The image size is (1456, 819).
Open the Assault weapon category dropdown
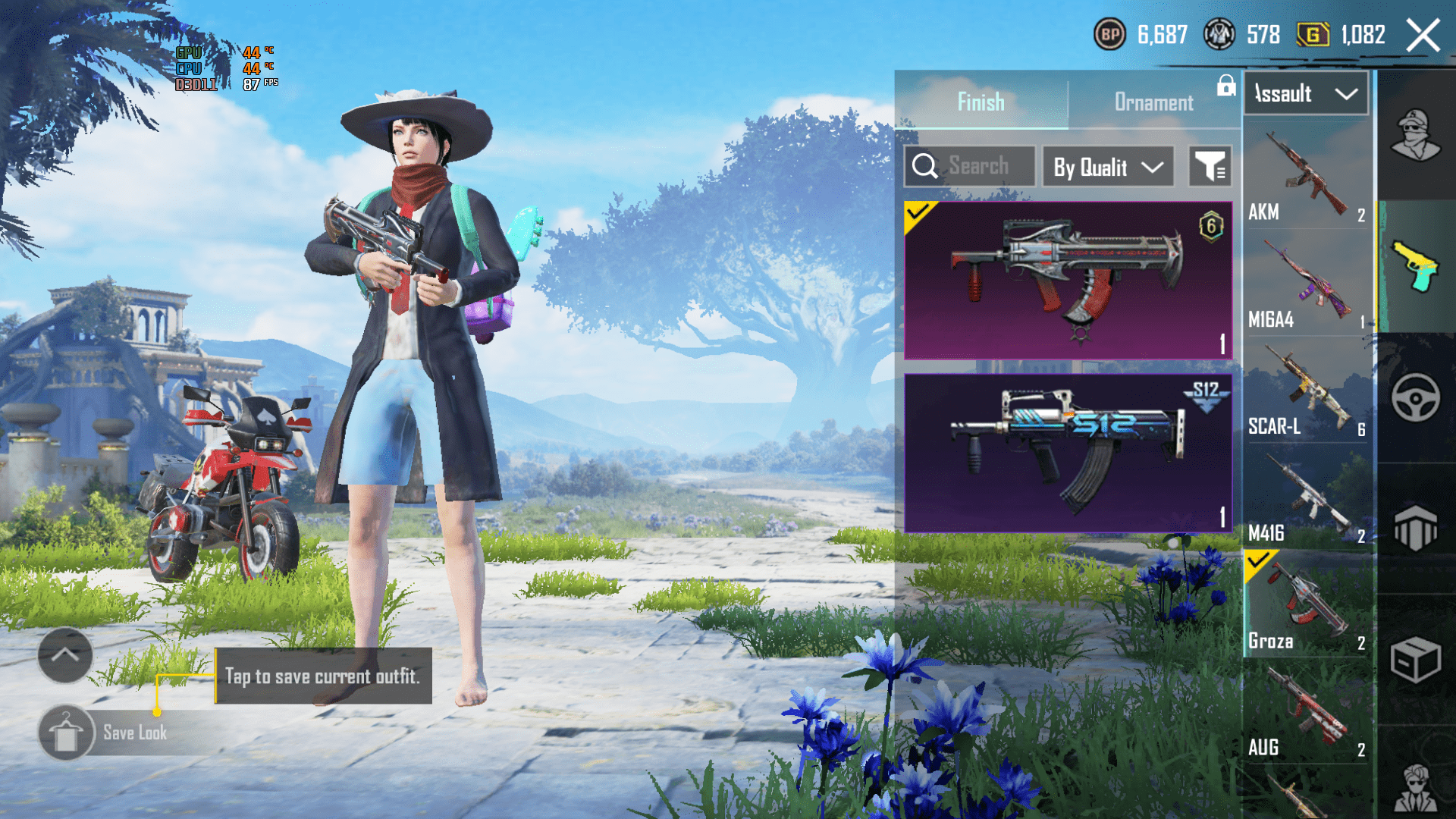[1306, 94]
